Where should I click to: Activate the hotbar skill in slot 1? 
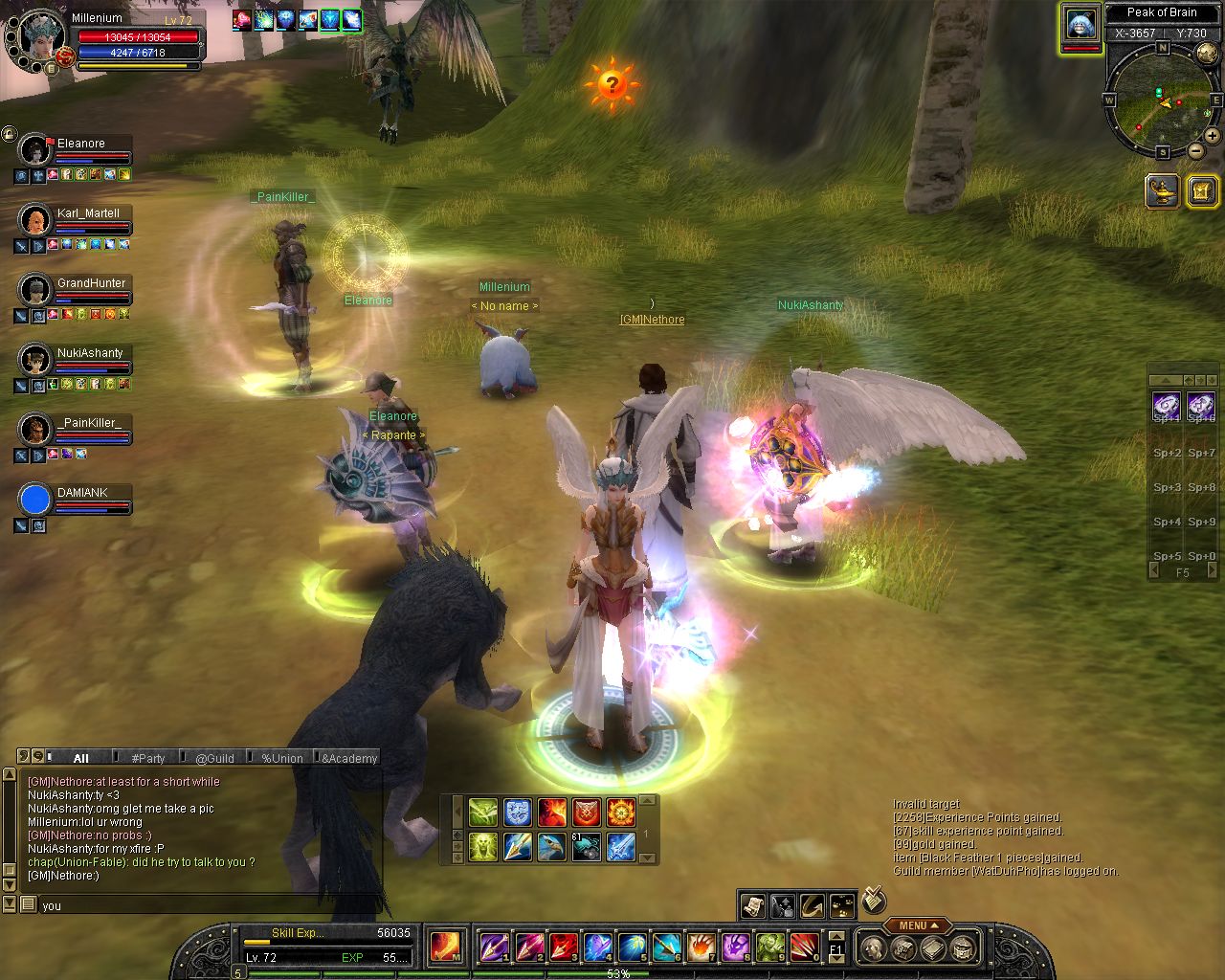[494, 947]
